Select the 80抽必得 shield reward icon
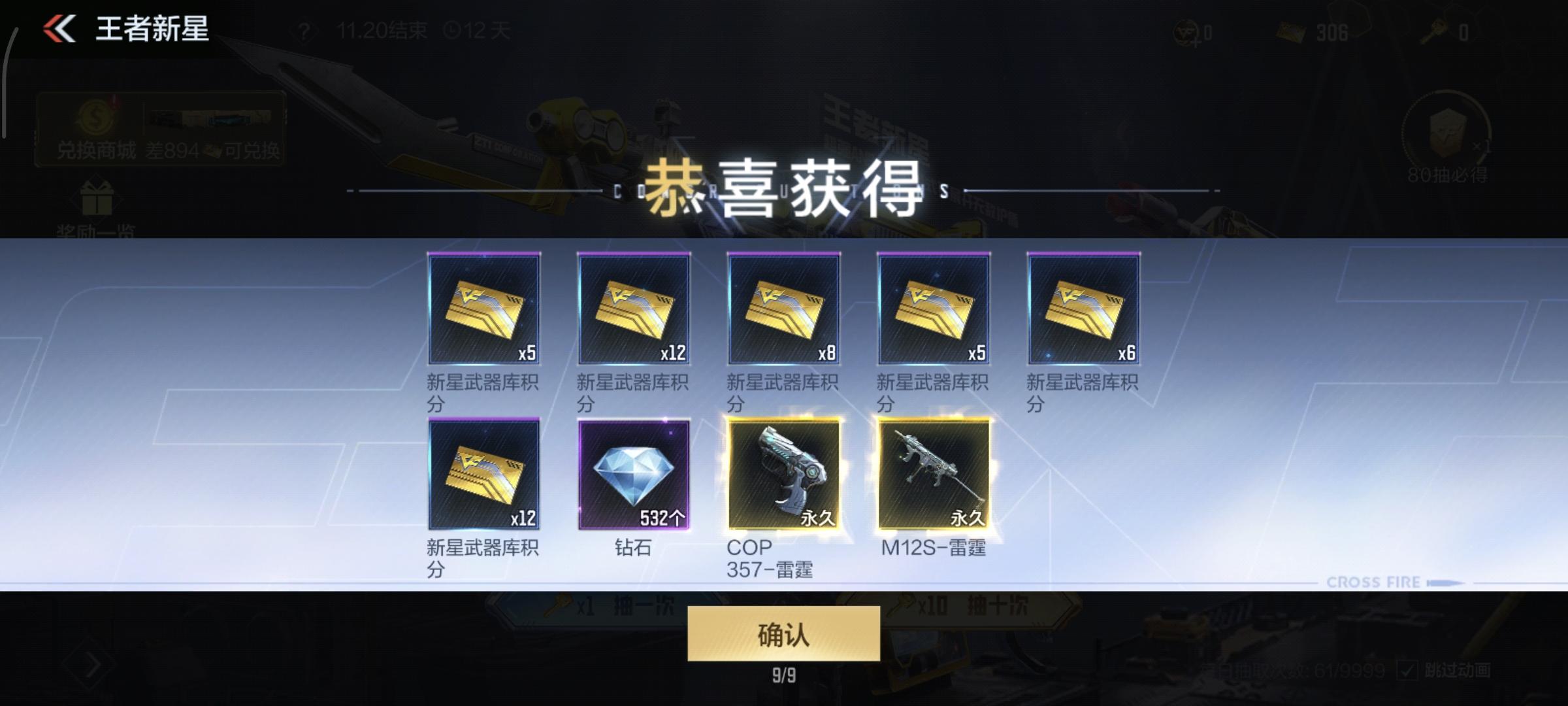Screen dimensions: 1568x706 tap(1448, 134)
